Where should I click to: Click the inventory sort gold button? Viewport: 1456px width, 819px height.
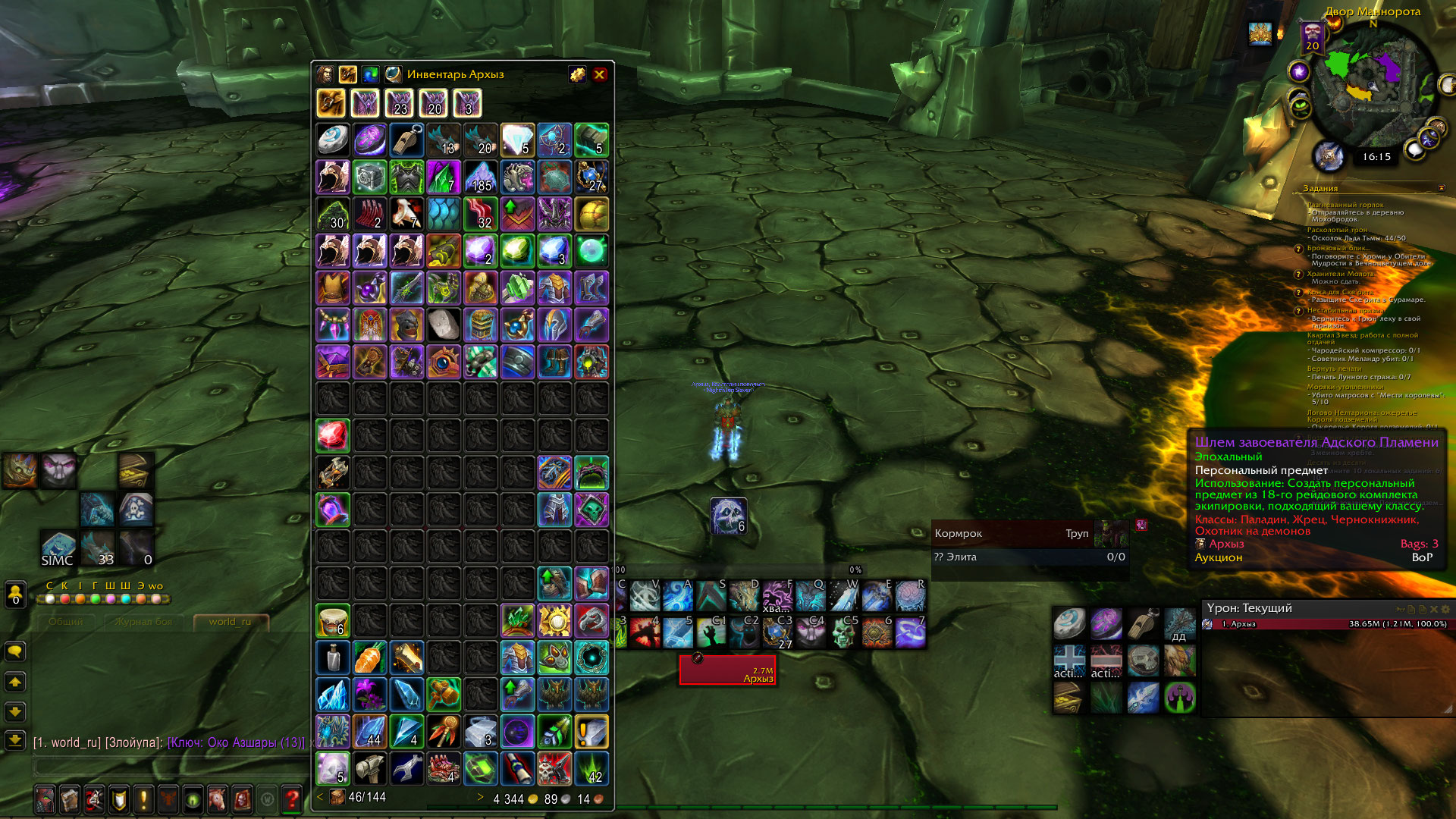coord(577,74)
